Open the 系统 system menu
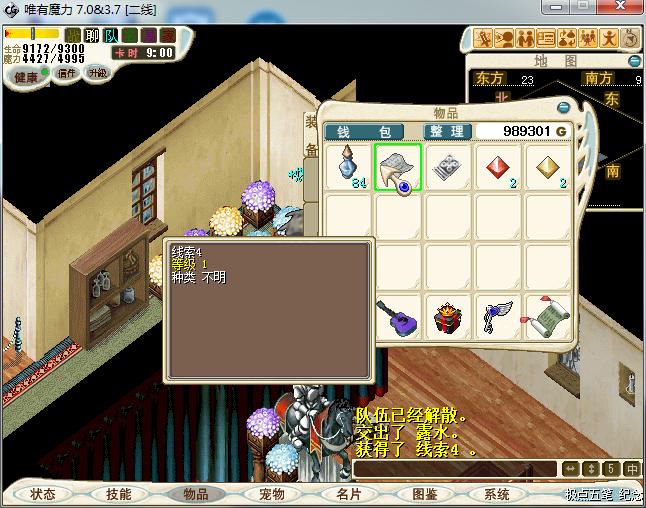The width and height of the screenshot is (646, 508). (x=497, y=494)
